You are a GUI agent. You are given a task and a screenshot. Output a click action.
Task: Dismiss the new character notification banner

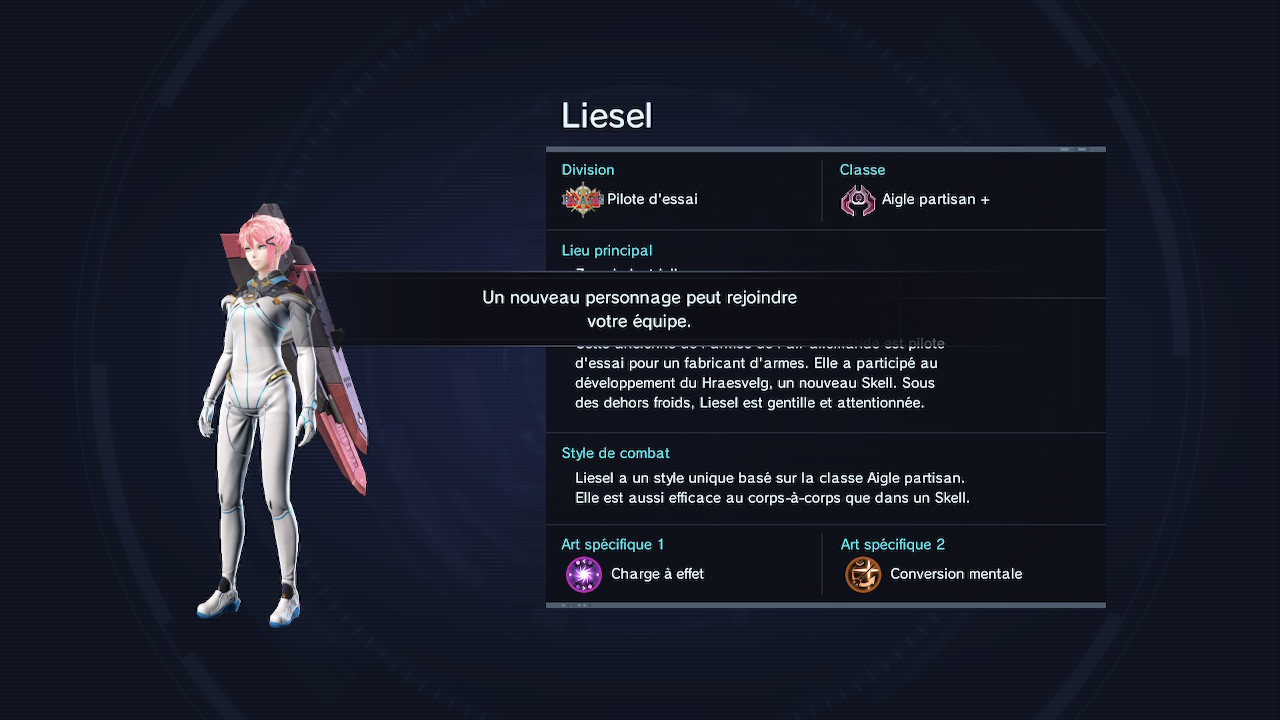(x=640, y=310)
